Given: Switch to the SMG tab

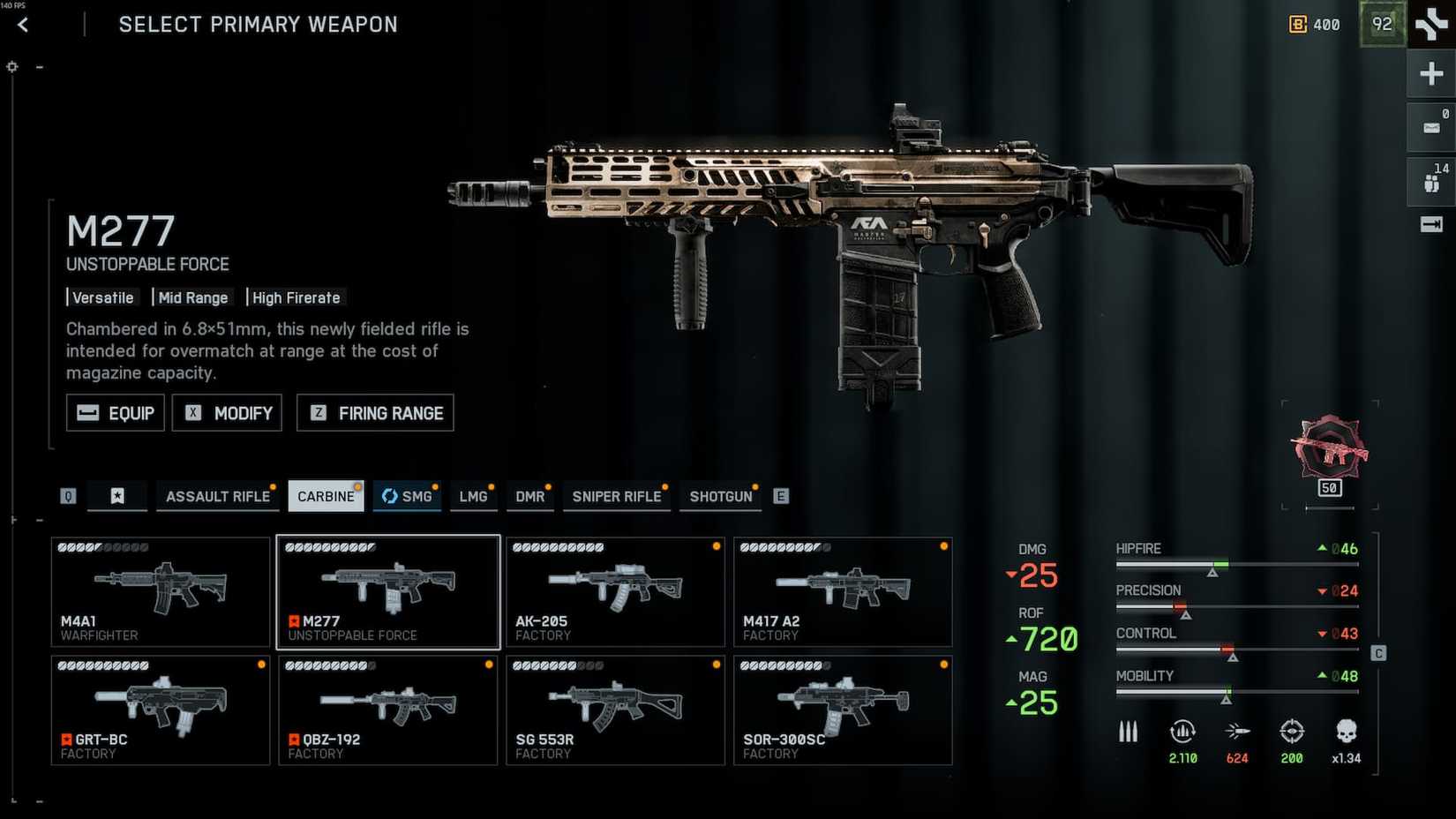Looking at the screenshot, I should (x=407, y=496).
